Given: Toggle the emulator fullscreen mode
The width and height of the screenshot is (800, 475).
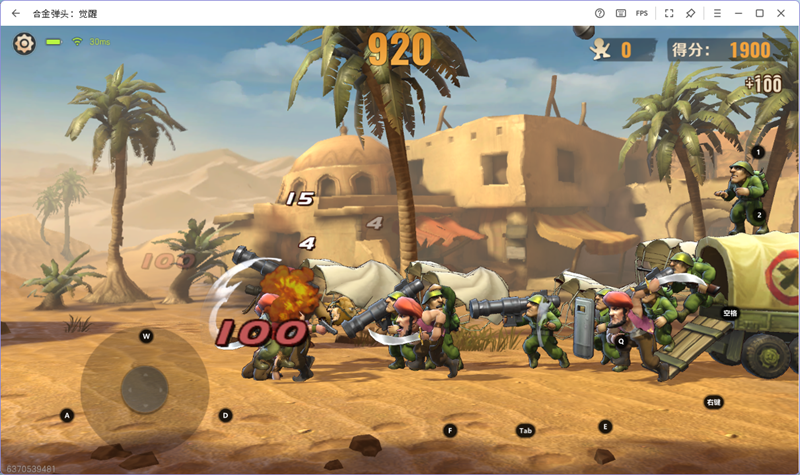Looking at the screenshot, I should coord(669,13).
